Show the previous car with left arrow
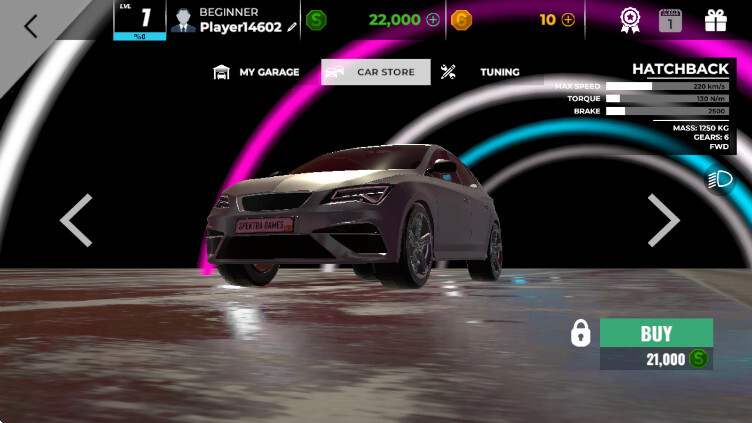The width and height of the screenshot is (752, 423). (76, 220)
